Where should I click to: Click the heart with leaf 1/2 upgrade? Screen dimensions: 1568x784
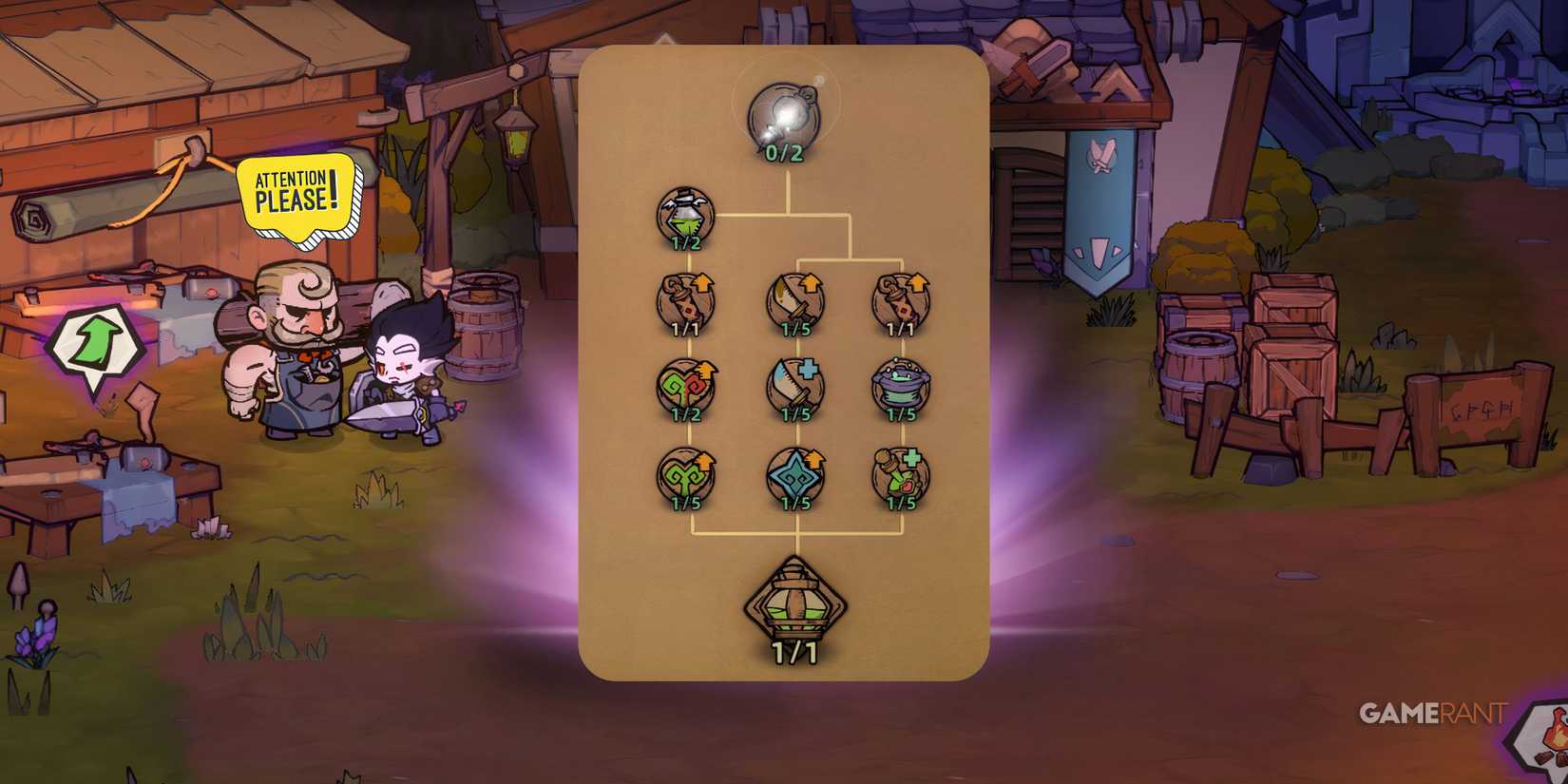click(x=684, y=385)
